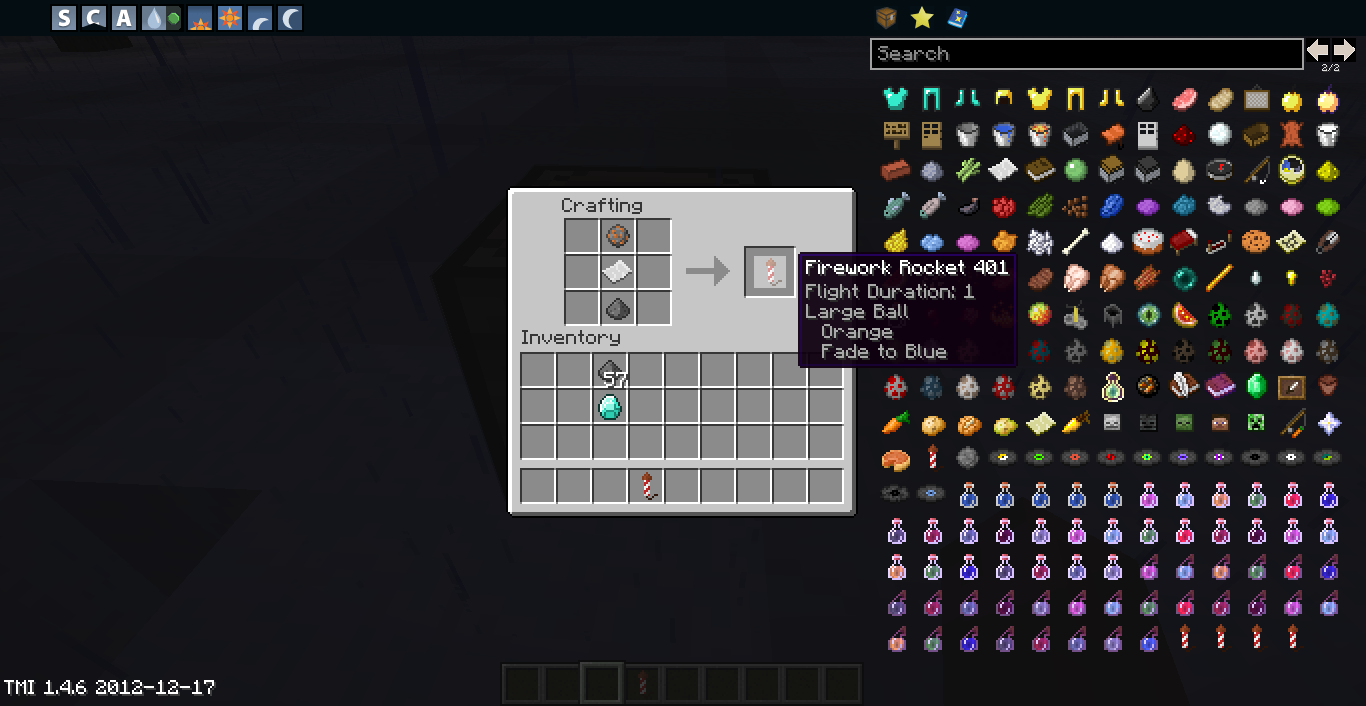Set time to noon with the sun icon

click(230, 18)
